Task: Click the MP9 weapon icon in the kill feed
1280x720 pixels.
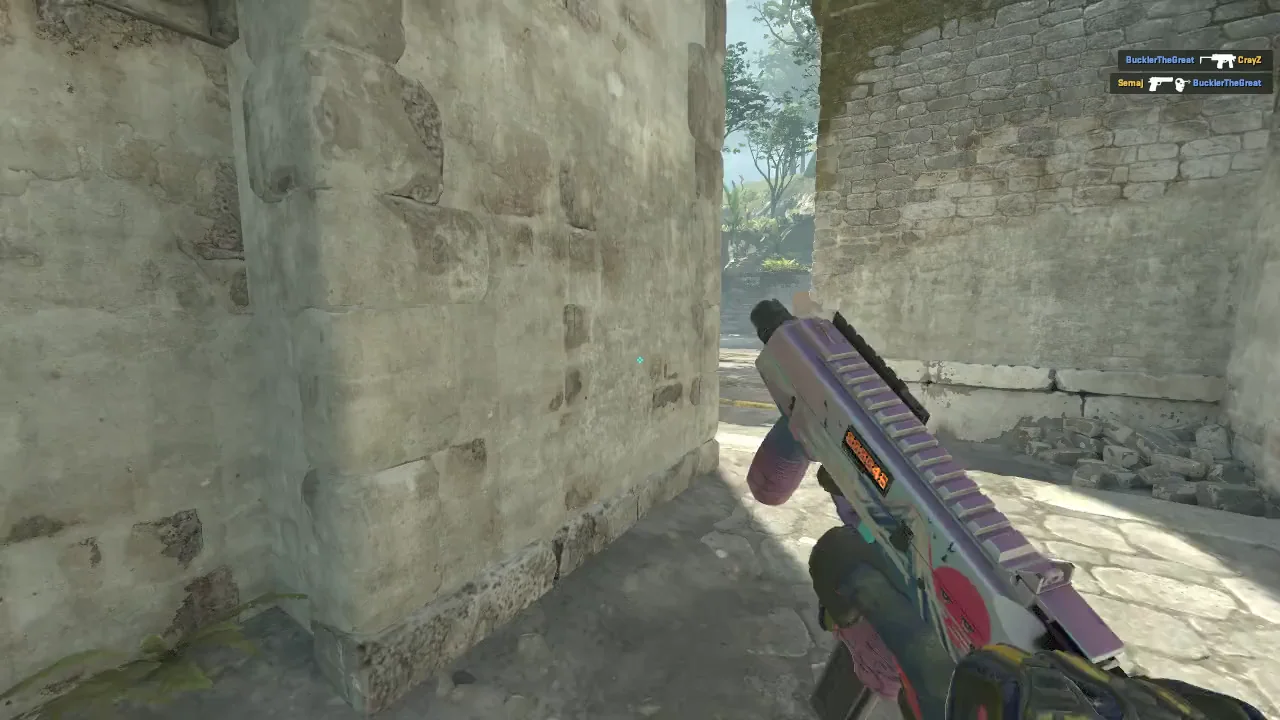Action: (x=1221, y=61)
